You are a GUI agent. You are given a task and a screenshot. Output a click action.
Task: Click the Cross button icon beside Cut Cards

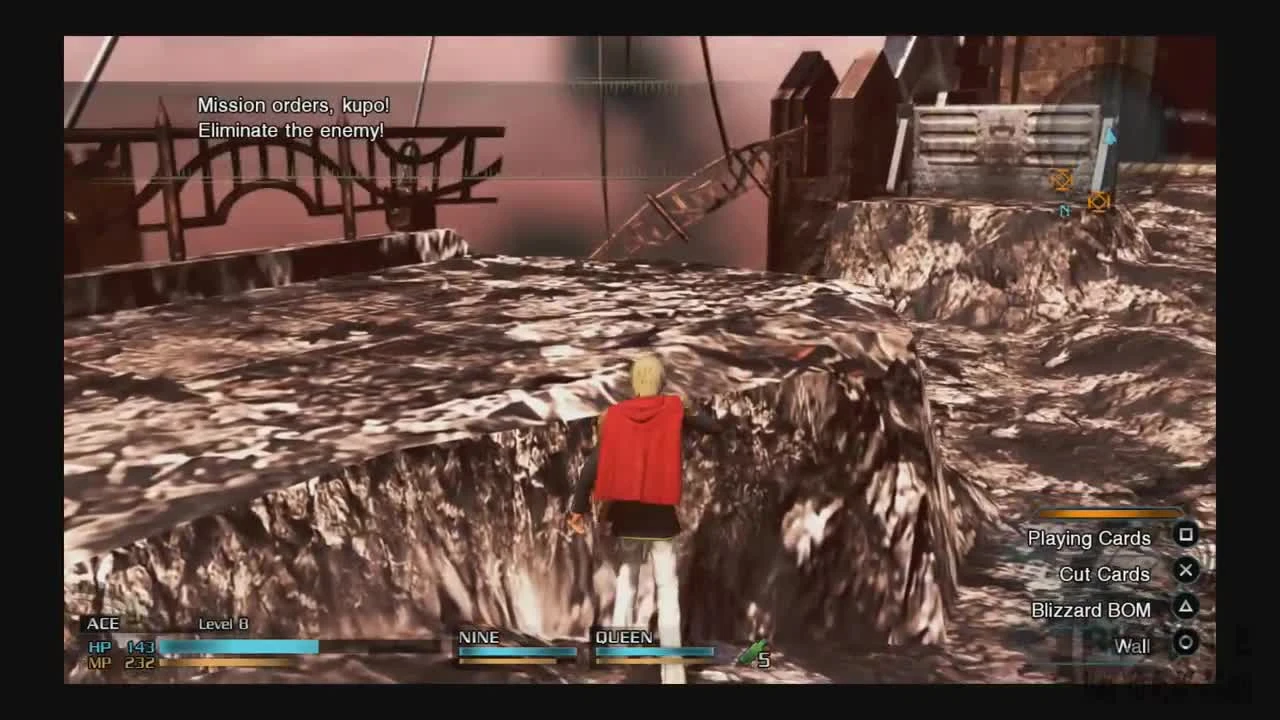[x=1186, y=571]
